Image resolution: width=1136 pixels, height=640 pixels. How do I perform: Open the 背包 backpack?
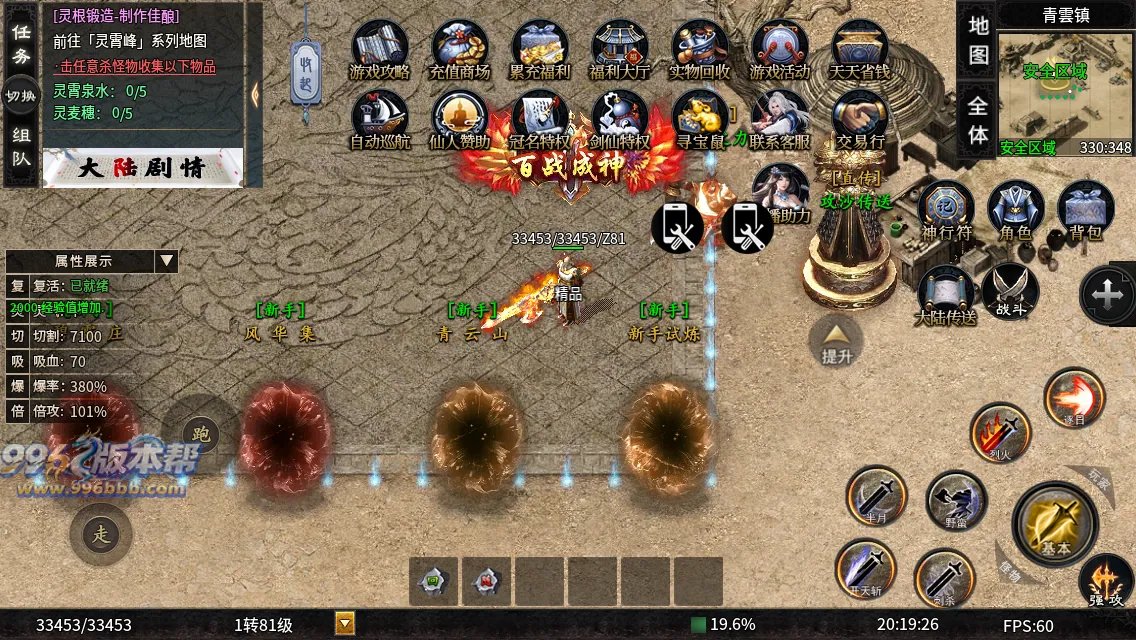(x=1085, y=210)
